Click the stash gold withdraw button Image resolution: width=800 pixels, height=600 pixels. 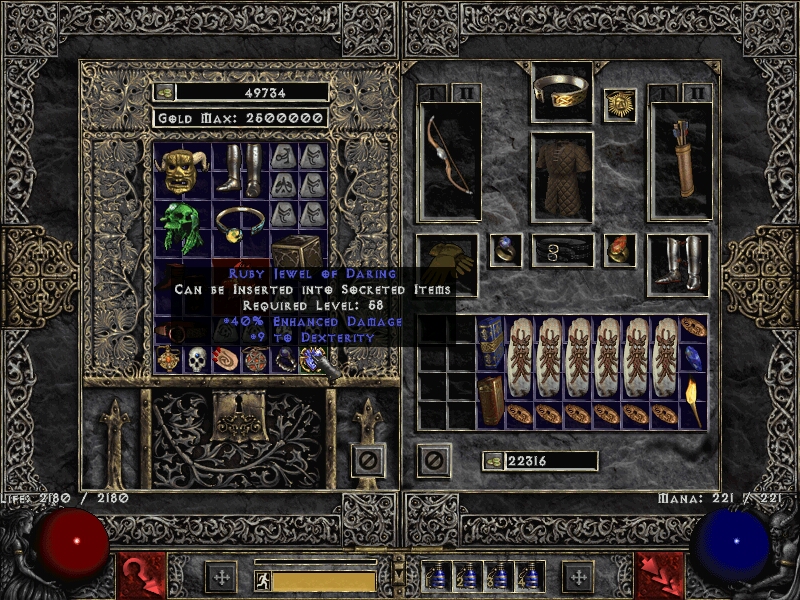[165, 92]
